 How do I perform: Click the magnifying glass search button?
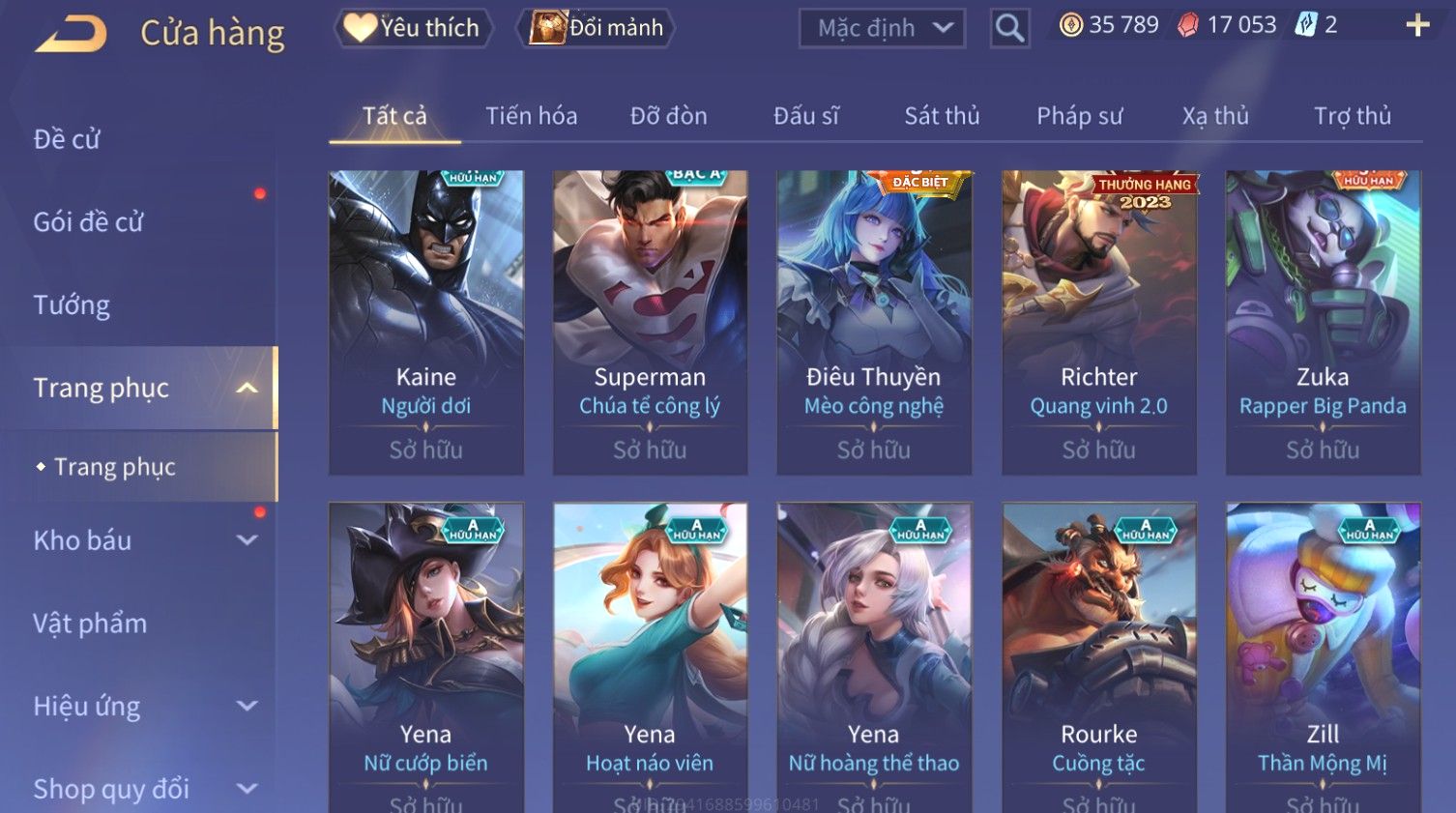coord(1009,28)
